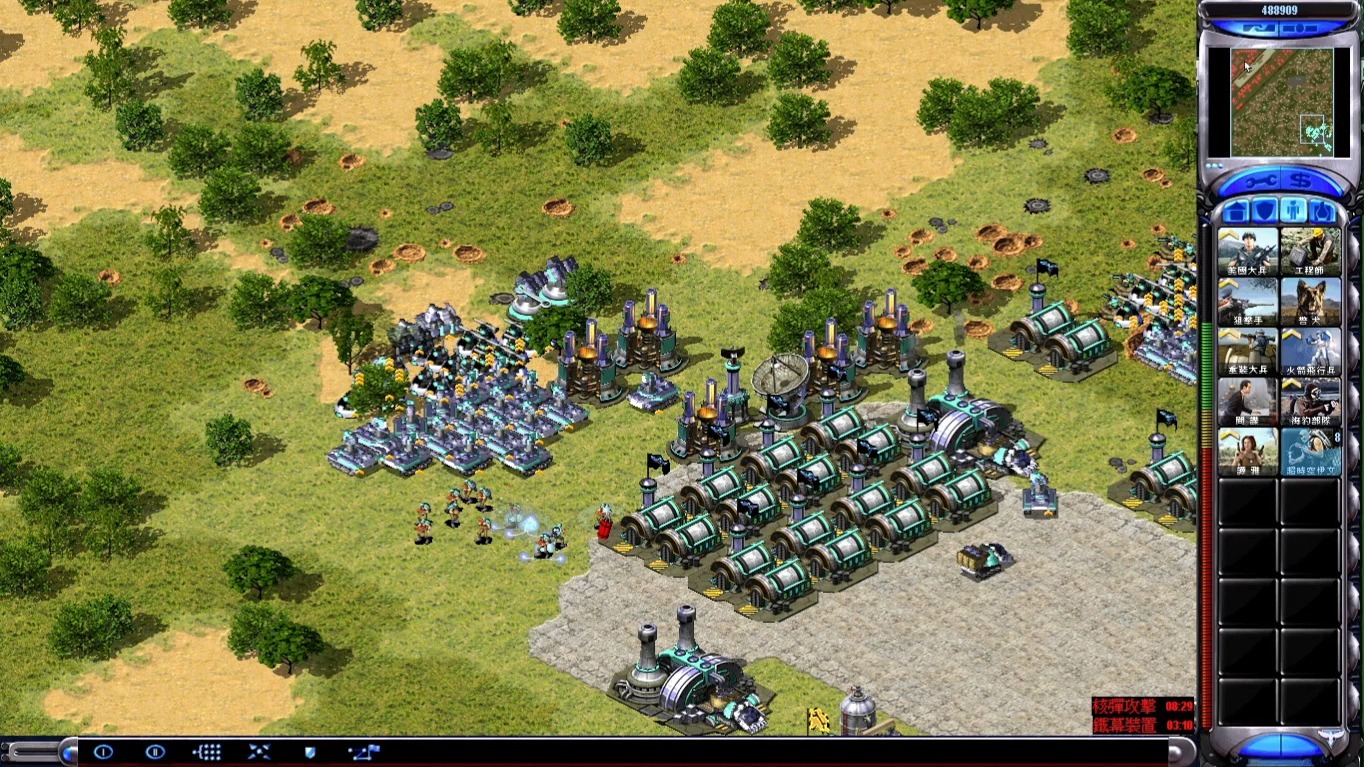This screenshot has width=1364, height=767.
Task: Train a Rocketeer (火箭飛行兵)
Action: (x=1310, y=351)
